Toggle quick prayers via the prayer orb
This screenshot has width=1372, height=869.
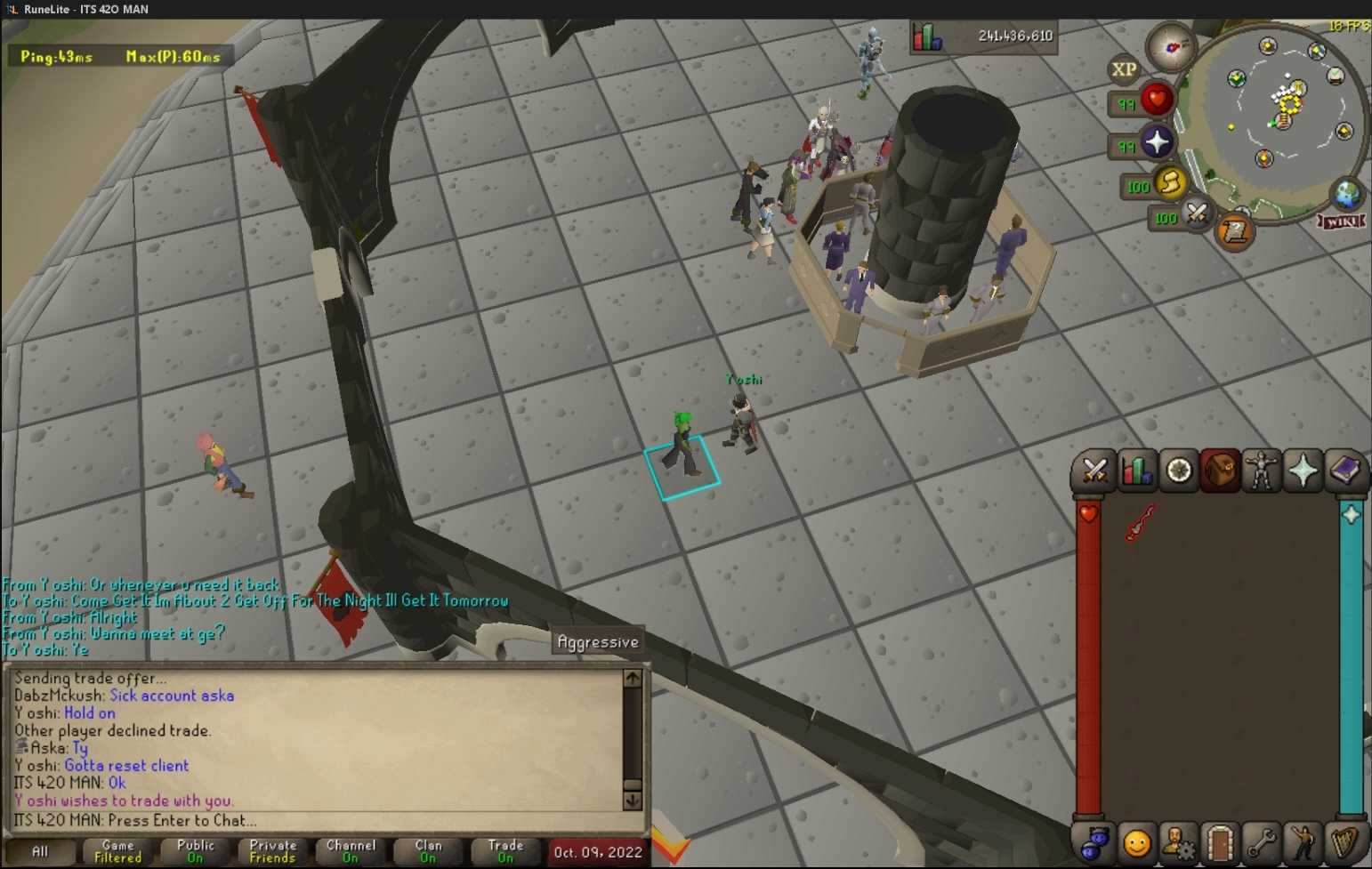tap(1156, 142)
